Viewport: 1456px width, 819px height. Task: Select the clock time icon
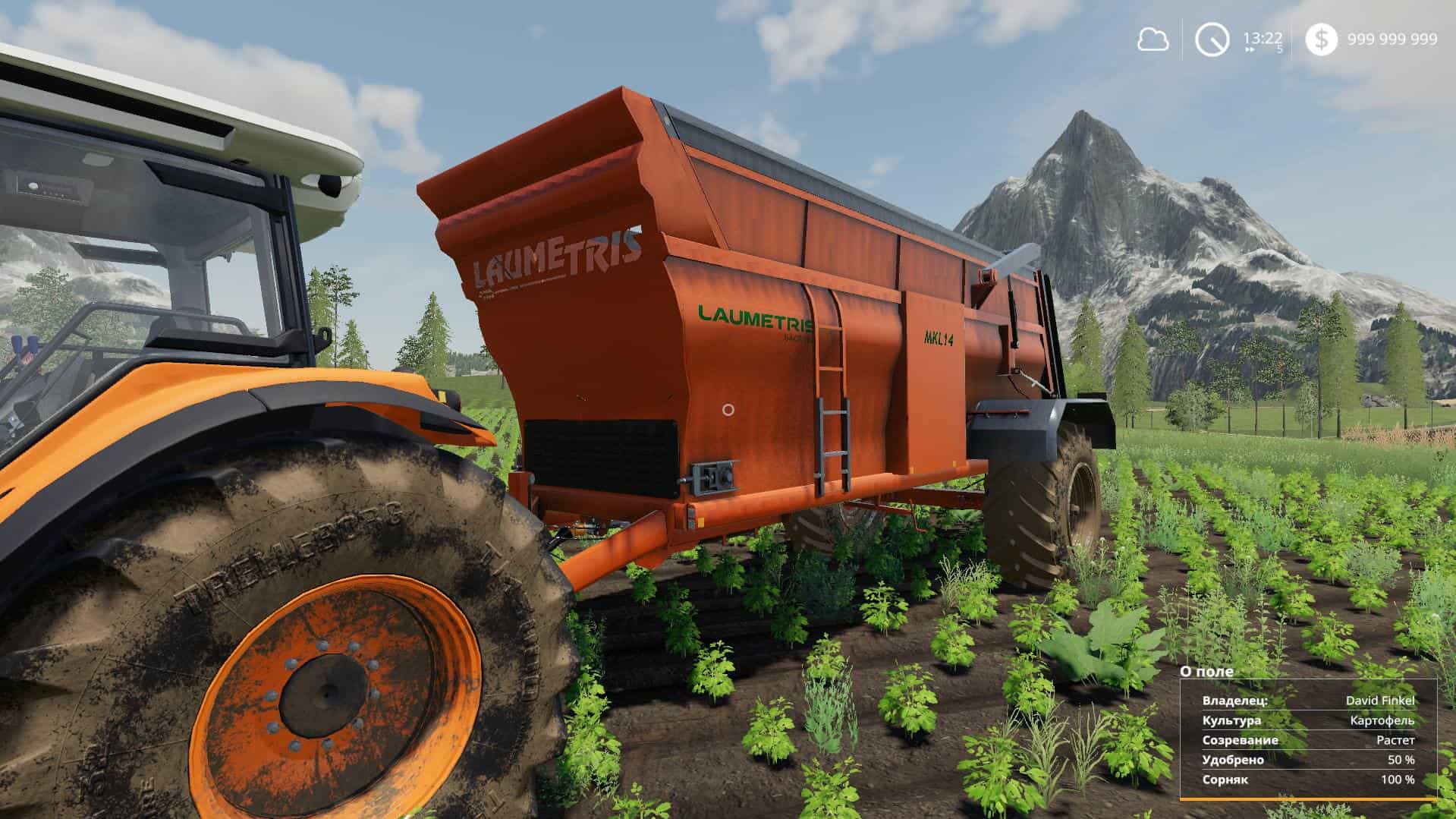[1212, 39]
